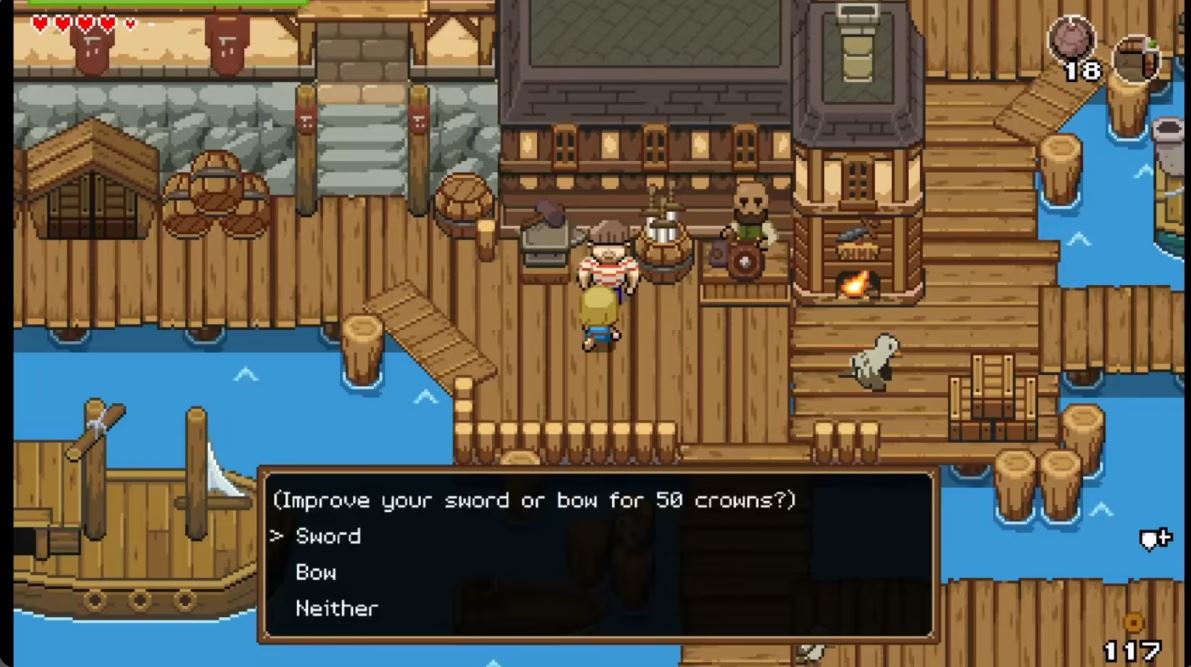Decline by choosing Neither
The height and width of the screenshot is (667, 1191).
tap(337, 608)
